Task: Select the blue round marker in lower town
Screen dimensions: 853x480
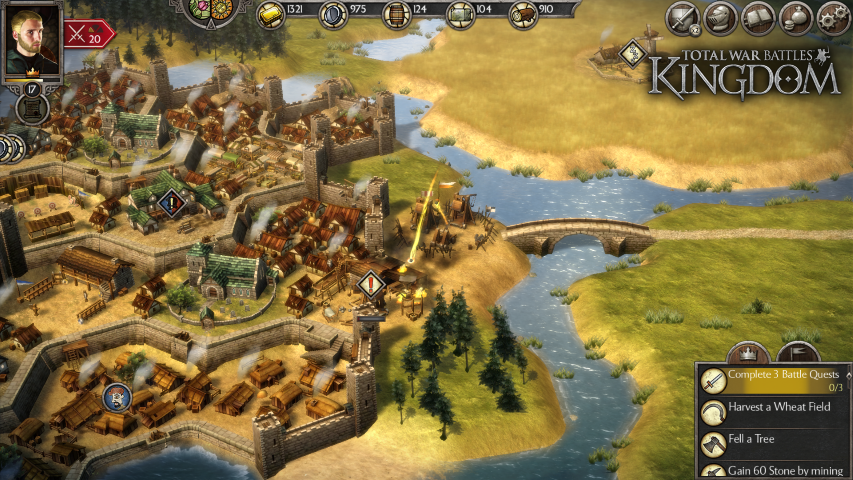Action: point(116,397)
